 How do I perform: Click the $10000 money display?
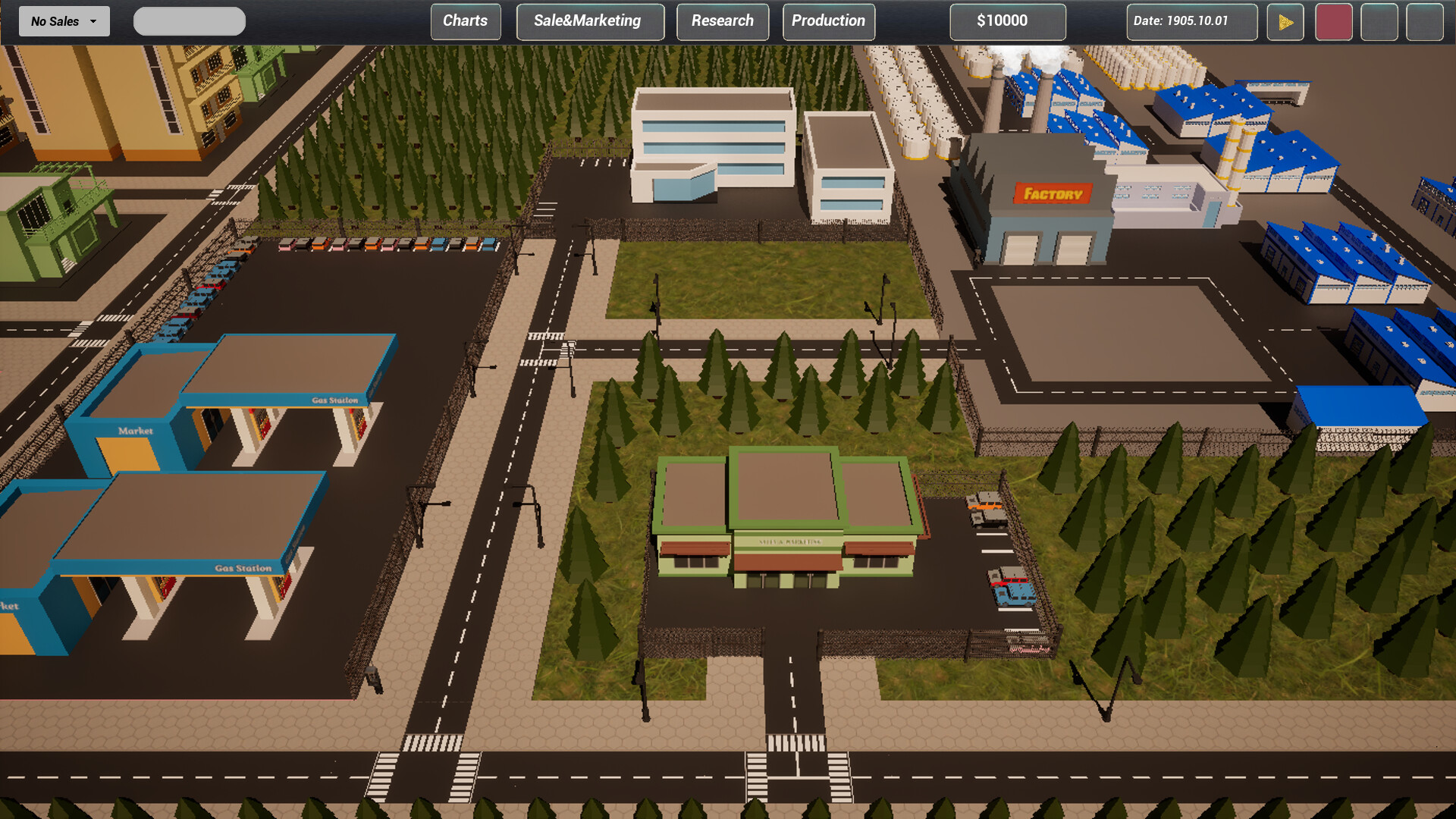point(1007,20)
